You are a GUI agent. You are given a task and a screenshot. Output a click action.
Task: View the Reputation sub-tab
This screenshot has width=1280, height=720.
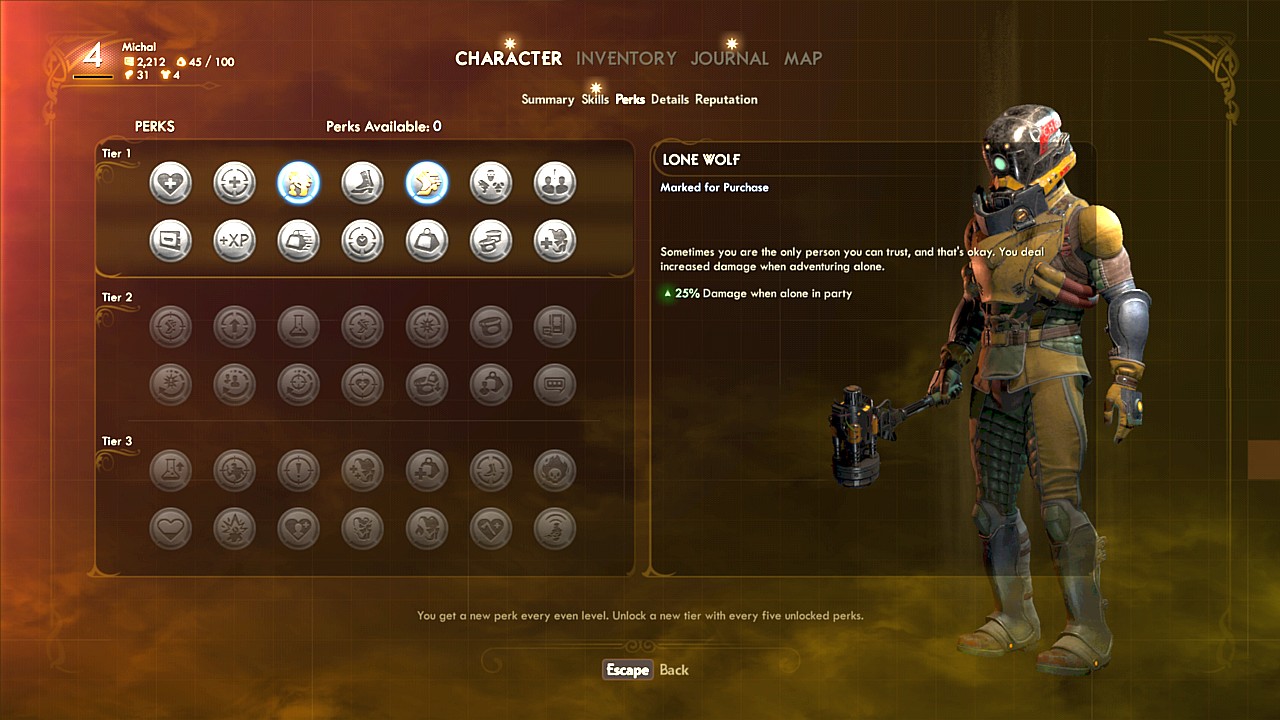pos(726,100)
